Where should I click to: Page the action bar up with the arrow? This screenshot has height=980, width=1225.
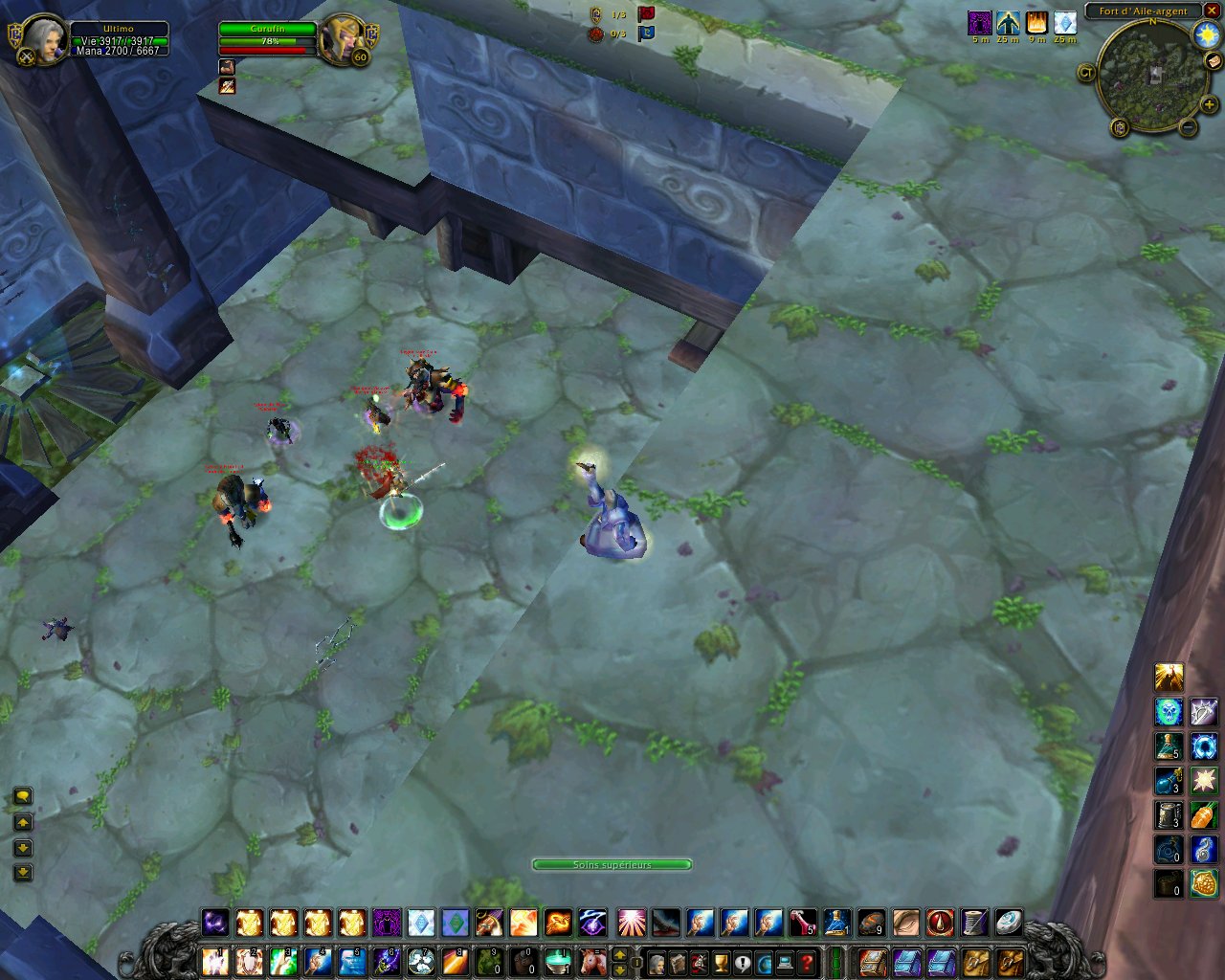[619, 954]
